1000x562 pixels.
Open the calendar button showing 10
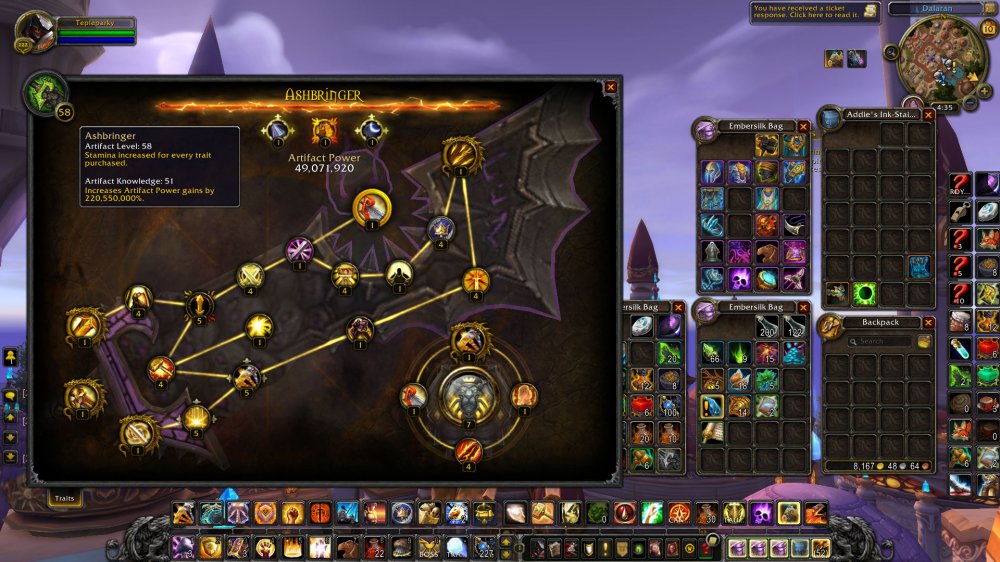click(x=989, y=28)
